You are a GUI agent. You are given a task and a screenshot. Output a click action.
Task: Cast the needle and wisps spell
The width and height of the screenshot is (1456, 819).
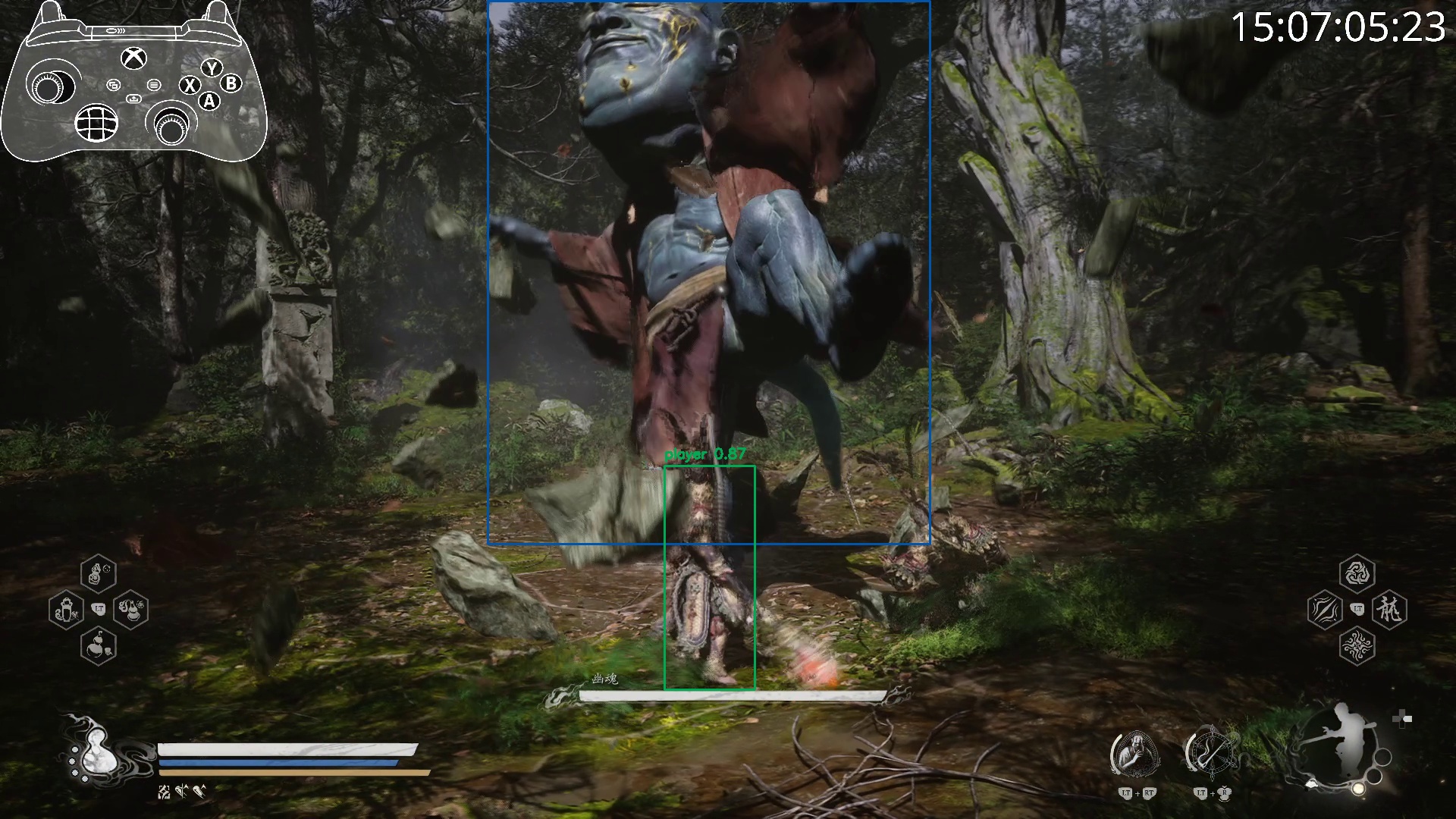(1325, 610)
